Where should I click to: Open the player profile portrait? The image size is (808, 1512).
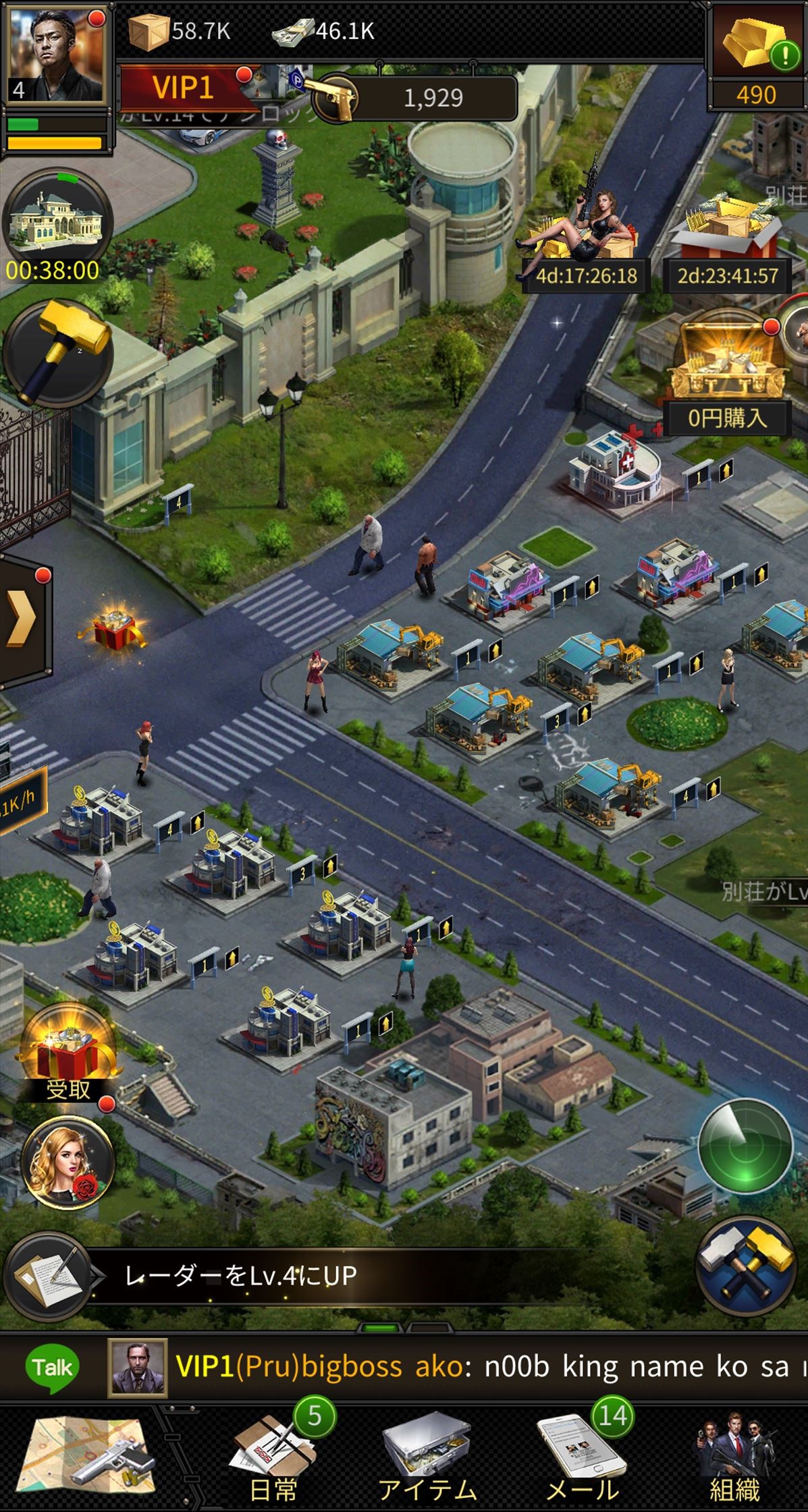coord(55,53)
